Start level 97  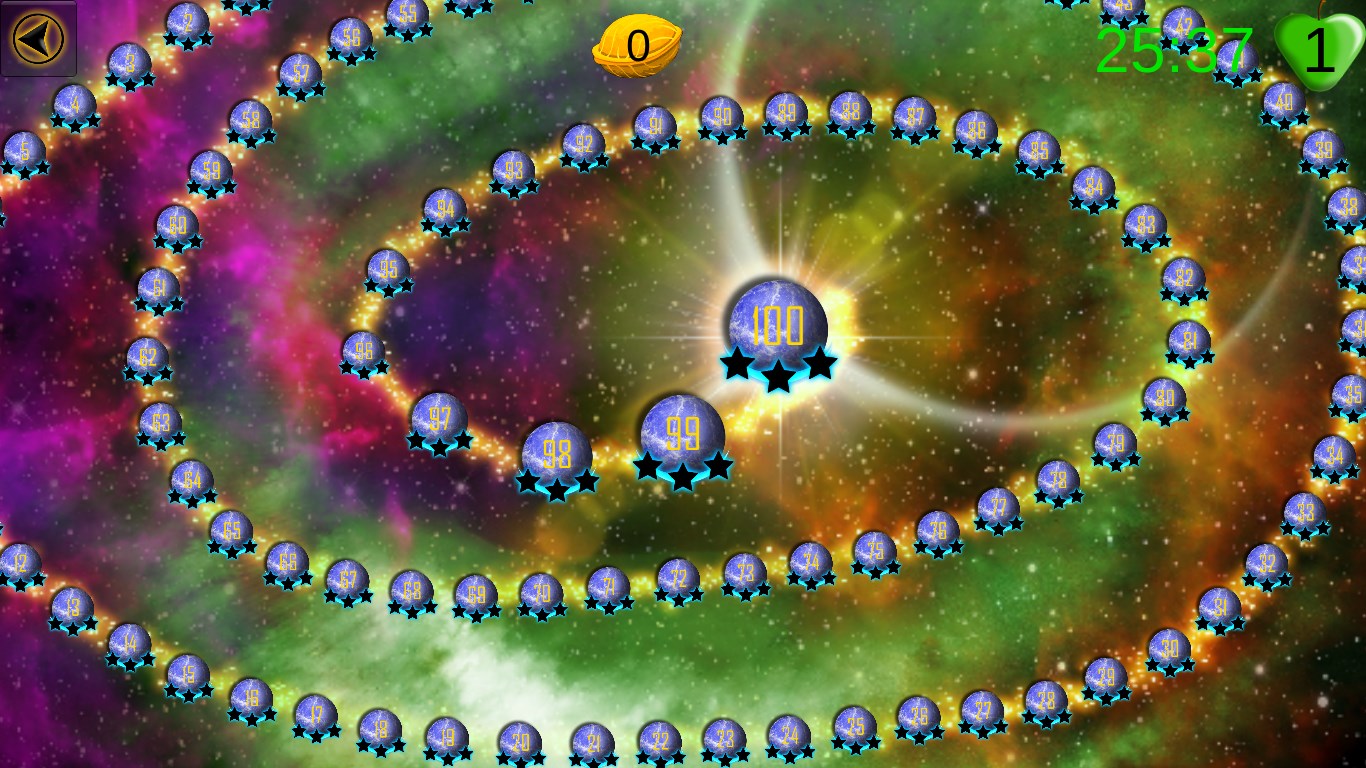point(438,418)
